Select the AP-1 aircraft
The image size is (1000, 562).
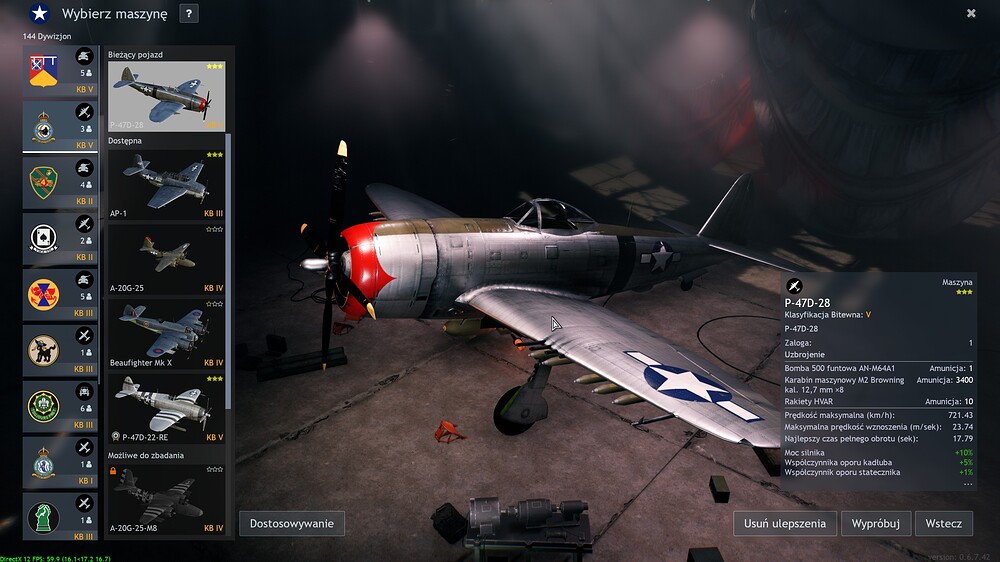click(x=166, y=185)
